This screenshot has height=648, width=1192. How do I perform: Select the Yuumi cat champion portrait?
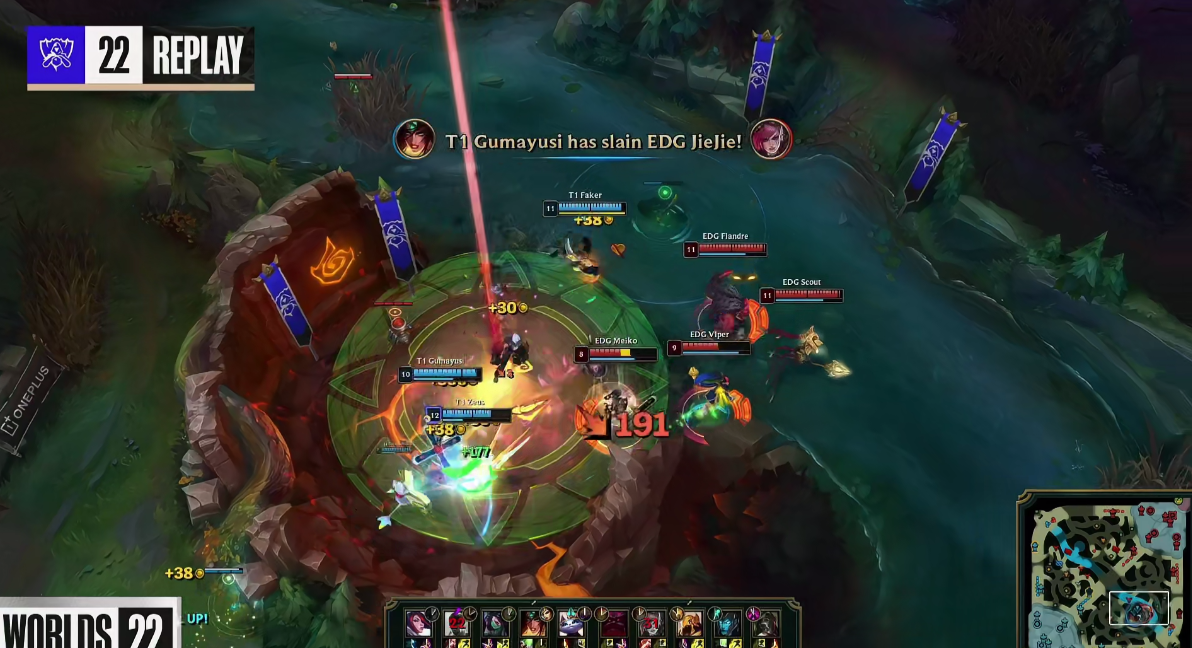[x=571, y=622]
